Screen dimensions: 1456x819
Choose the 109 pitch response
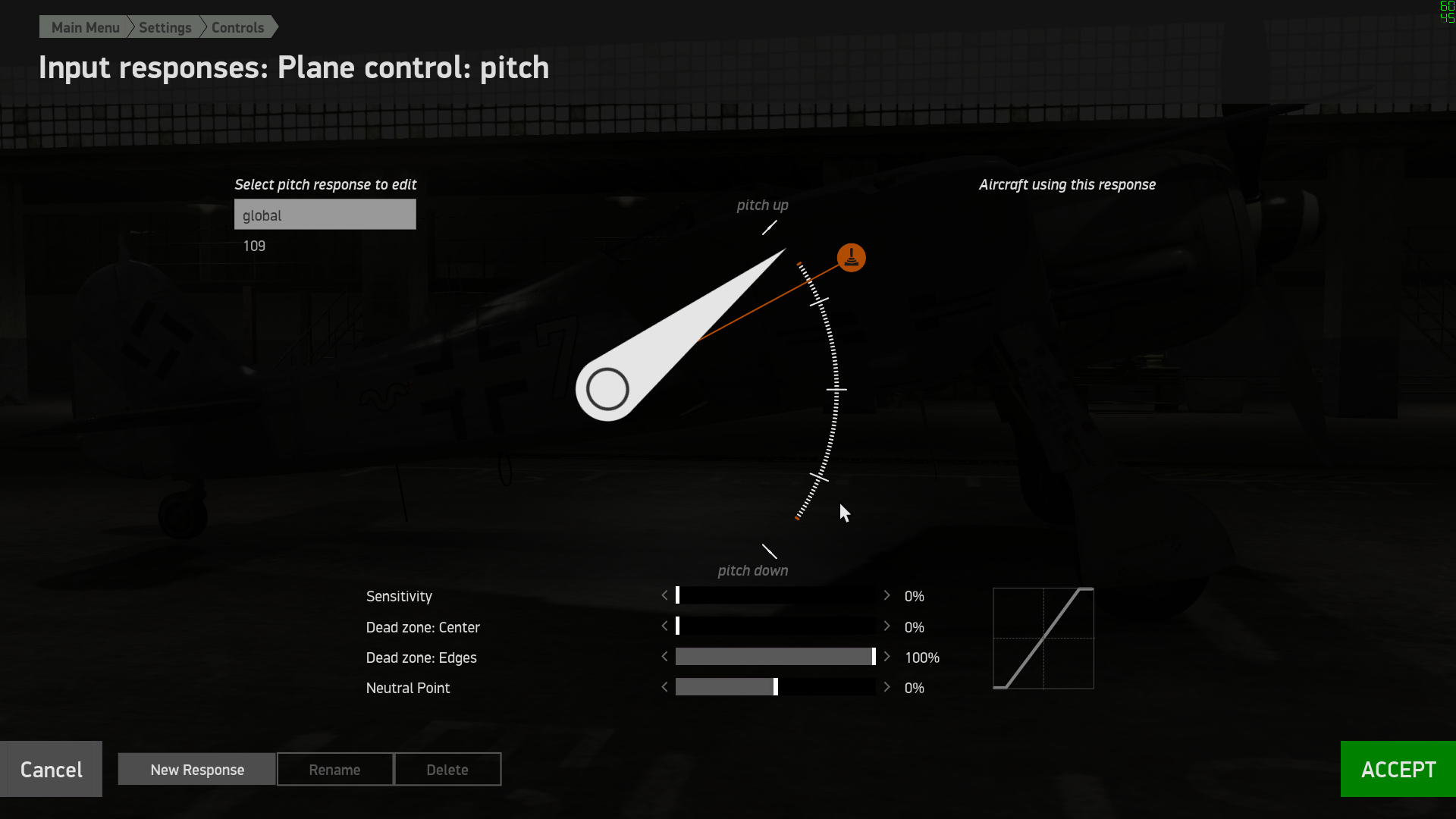coord(255,246)
